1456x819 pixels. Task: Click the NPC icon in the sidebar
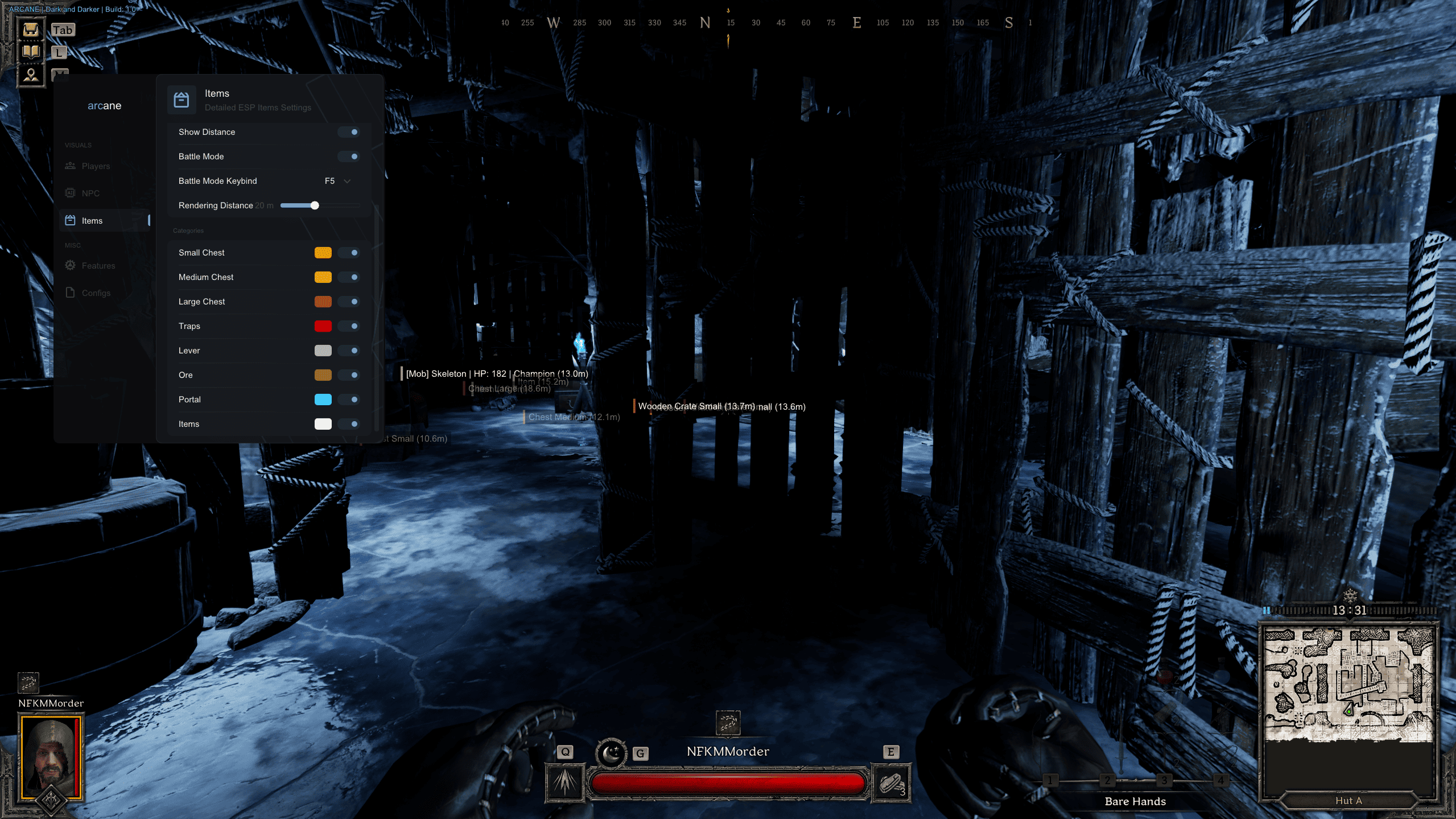(69, 193)
